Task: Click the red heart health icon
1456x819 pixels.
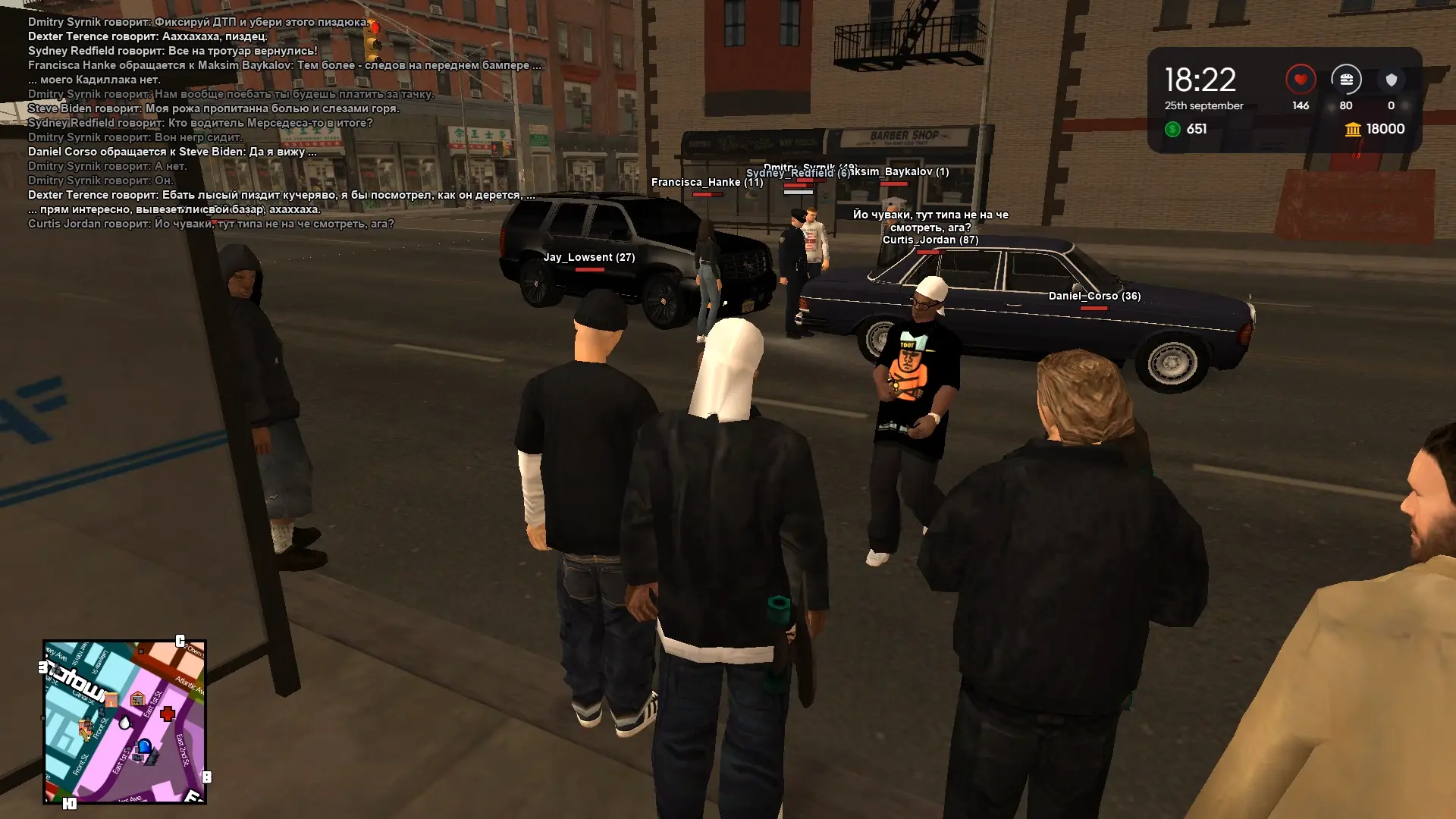Action: (x=1300, y=80)
